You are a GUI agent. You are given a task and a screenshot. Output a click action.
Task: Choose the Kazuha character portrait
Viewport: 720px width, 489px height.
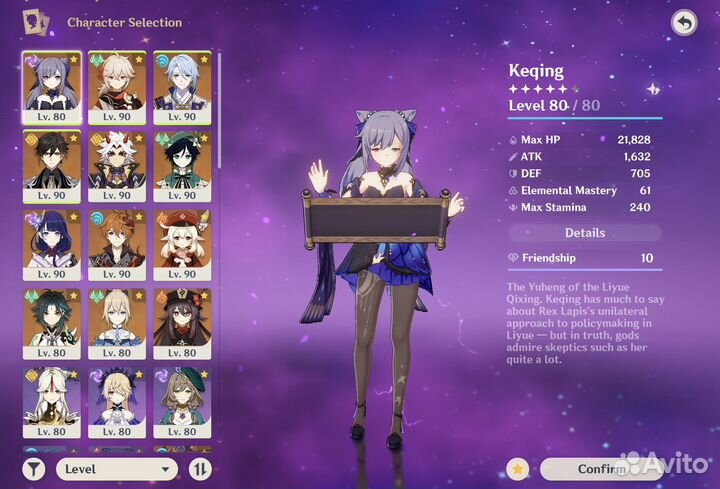pyautogui.click(x=116, y=86)
